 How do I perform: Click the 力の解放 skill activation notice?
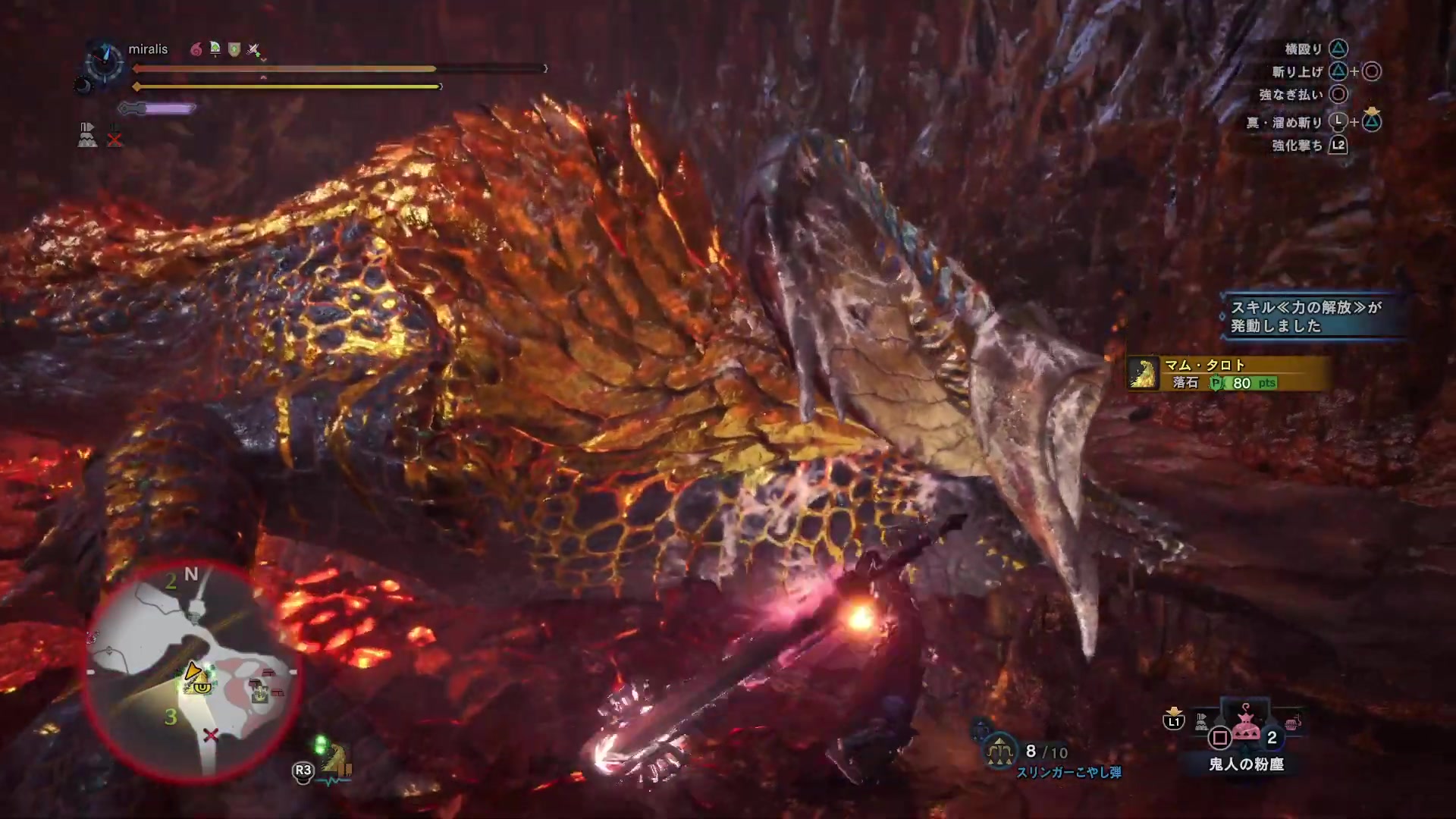pos(1307,316)
